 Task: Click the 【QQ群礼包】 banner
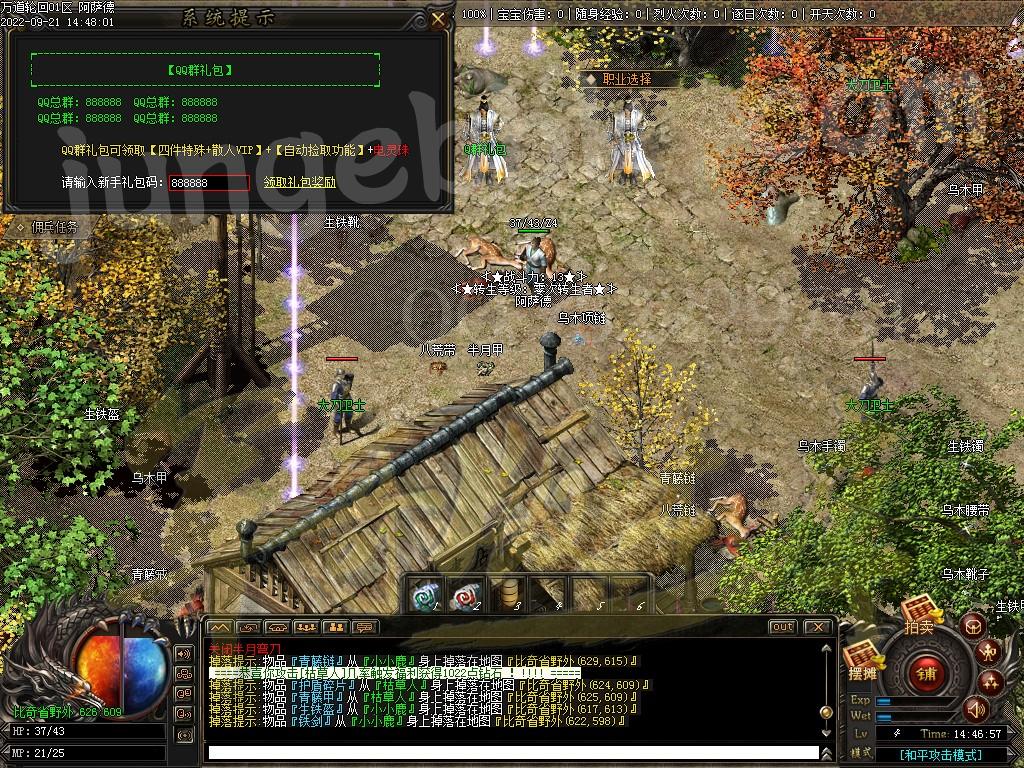click(x=205, y=70)
